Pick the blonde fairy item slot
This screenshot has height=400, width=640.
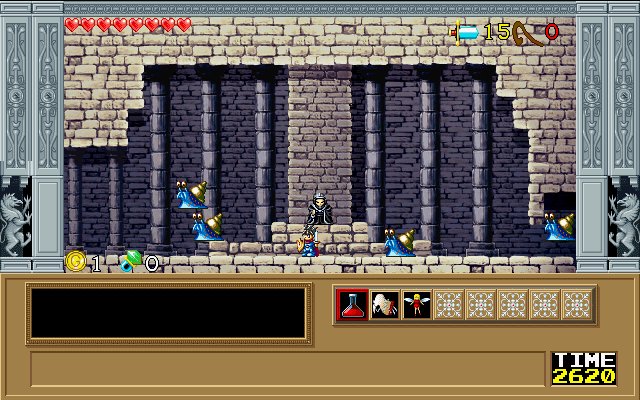click(417, 305)
